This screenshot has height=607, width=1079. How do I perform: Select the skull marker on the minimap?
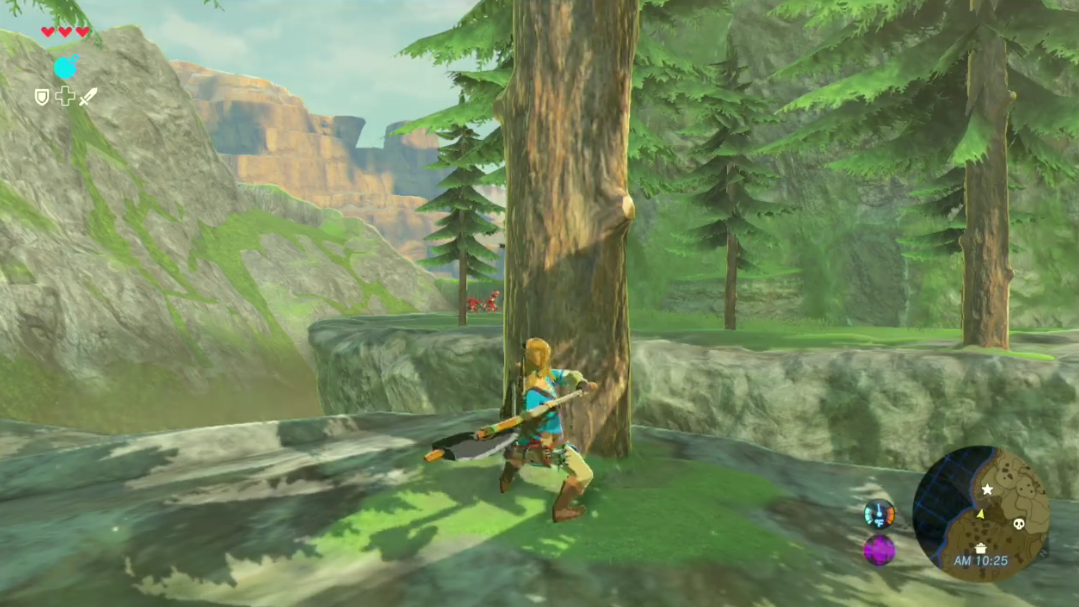coord(1019,524)
